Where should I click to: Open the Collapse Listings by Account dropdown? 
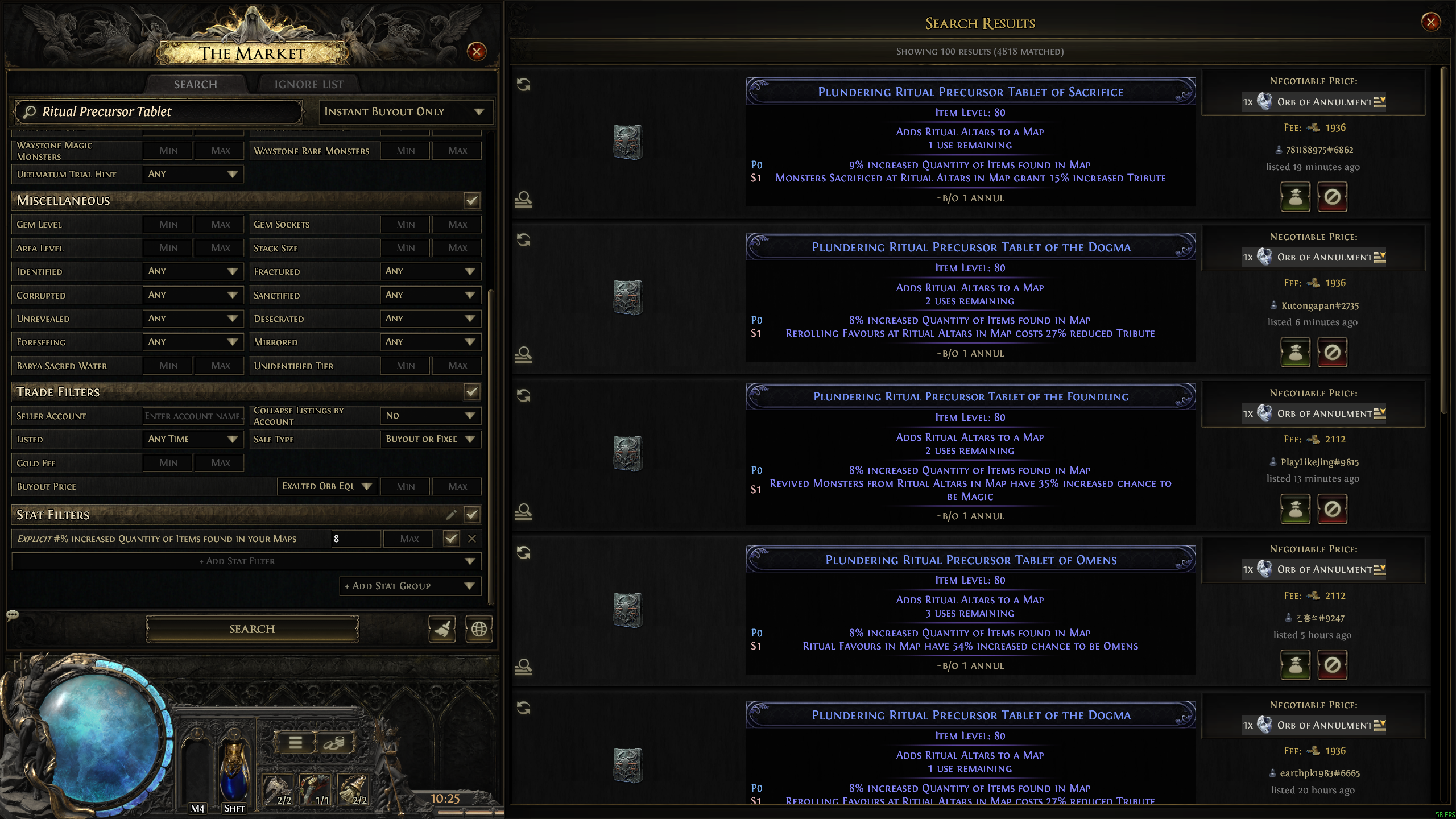[x=430, y=416]
